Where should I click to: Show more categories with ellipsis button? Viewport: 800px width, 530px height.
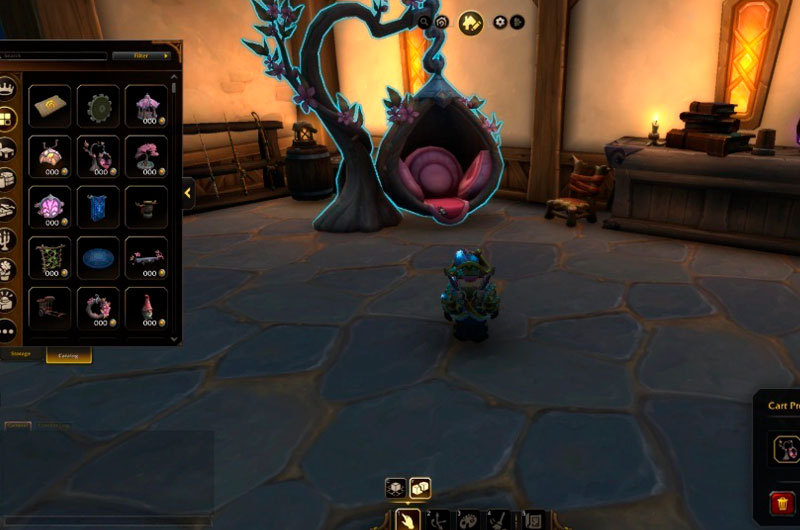tap(8, 330)
